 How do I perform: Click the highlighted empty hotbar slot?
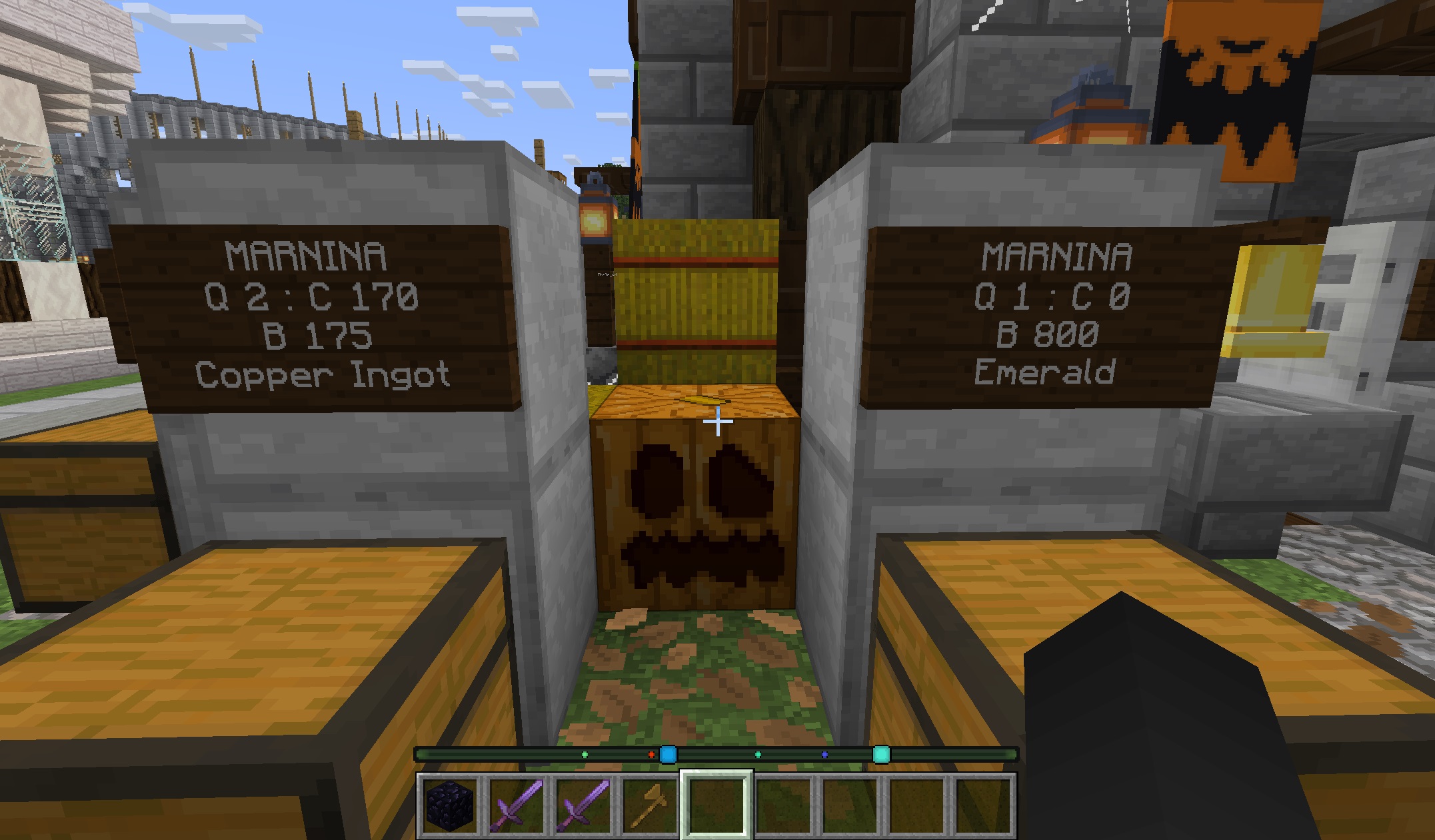717,804
